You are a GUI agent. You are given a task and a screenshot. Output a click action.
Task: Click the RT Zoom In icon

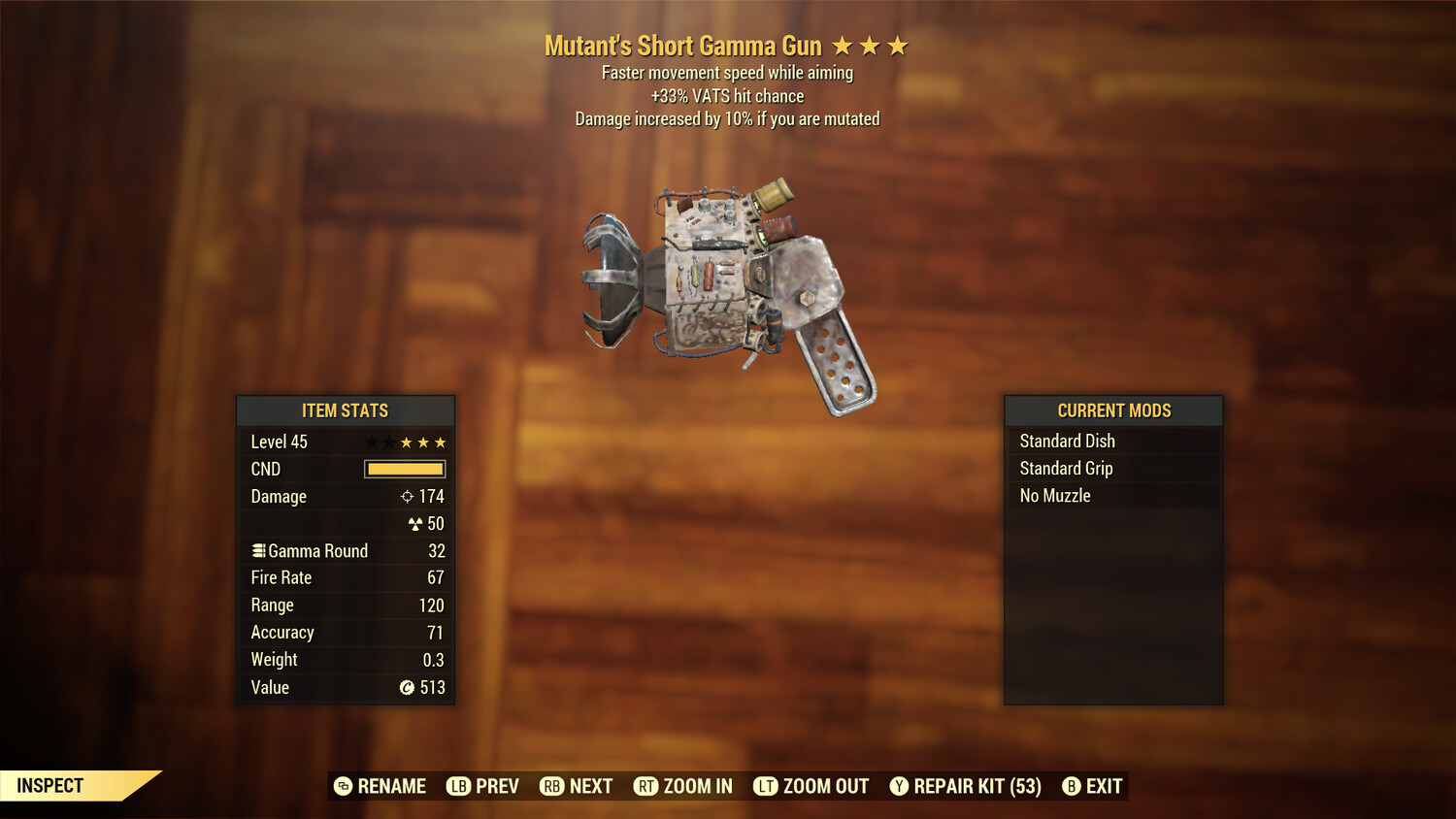tap(647, 786)
